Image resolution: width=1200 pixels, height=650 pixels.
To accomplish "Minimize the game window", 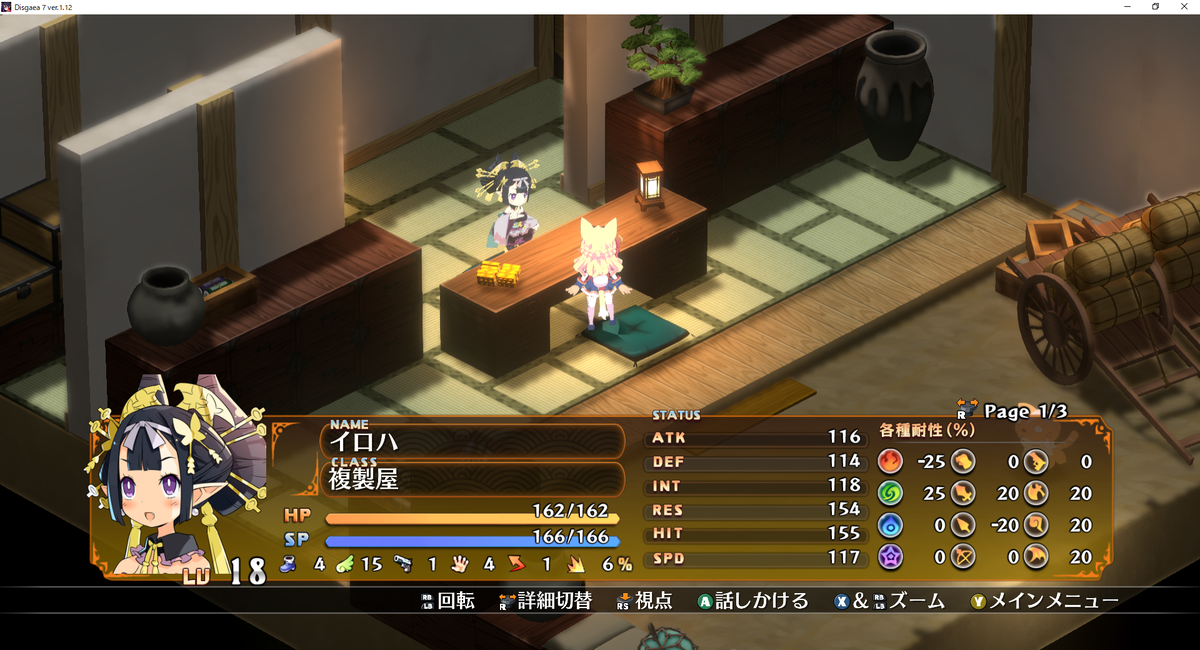I will click(1127, 7).
